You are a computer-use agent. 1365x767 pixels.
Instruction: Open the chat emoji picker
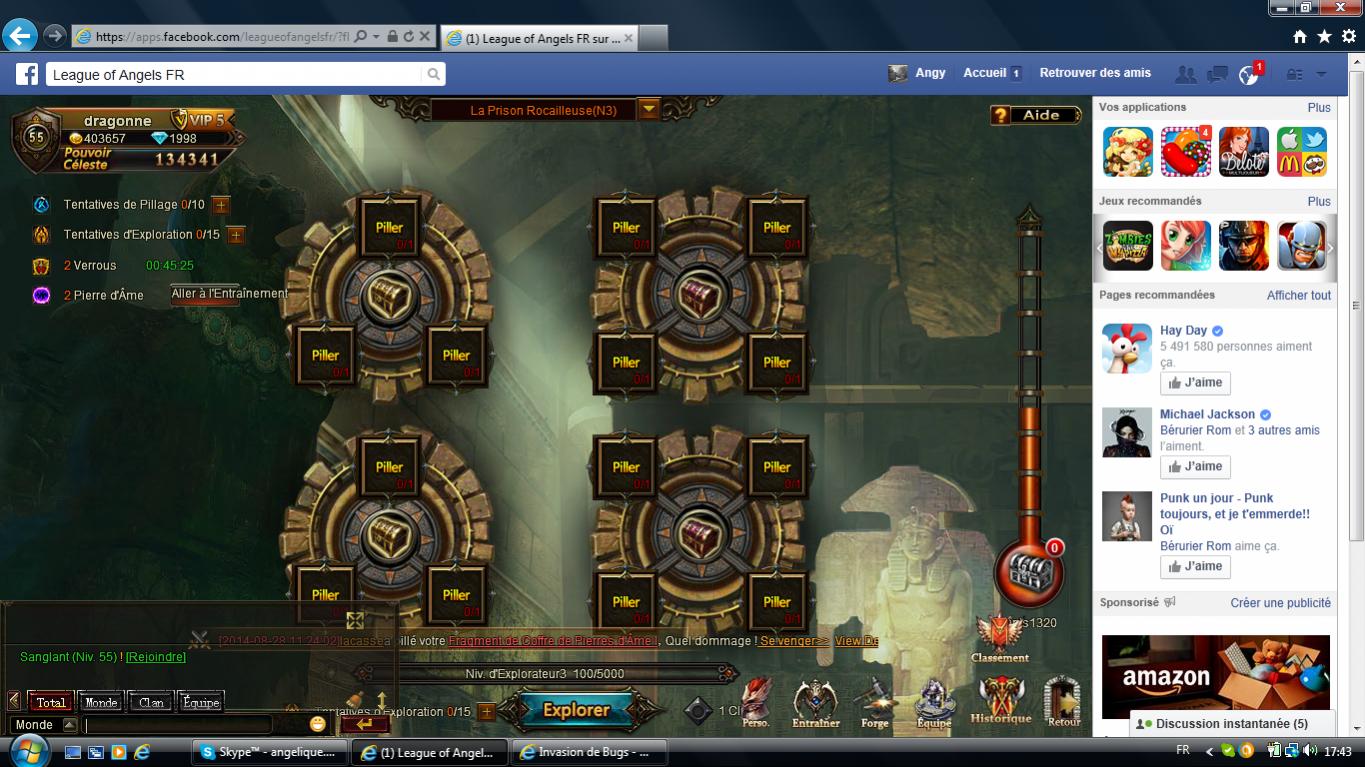[318, 723]
